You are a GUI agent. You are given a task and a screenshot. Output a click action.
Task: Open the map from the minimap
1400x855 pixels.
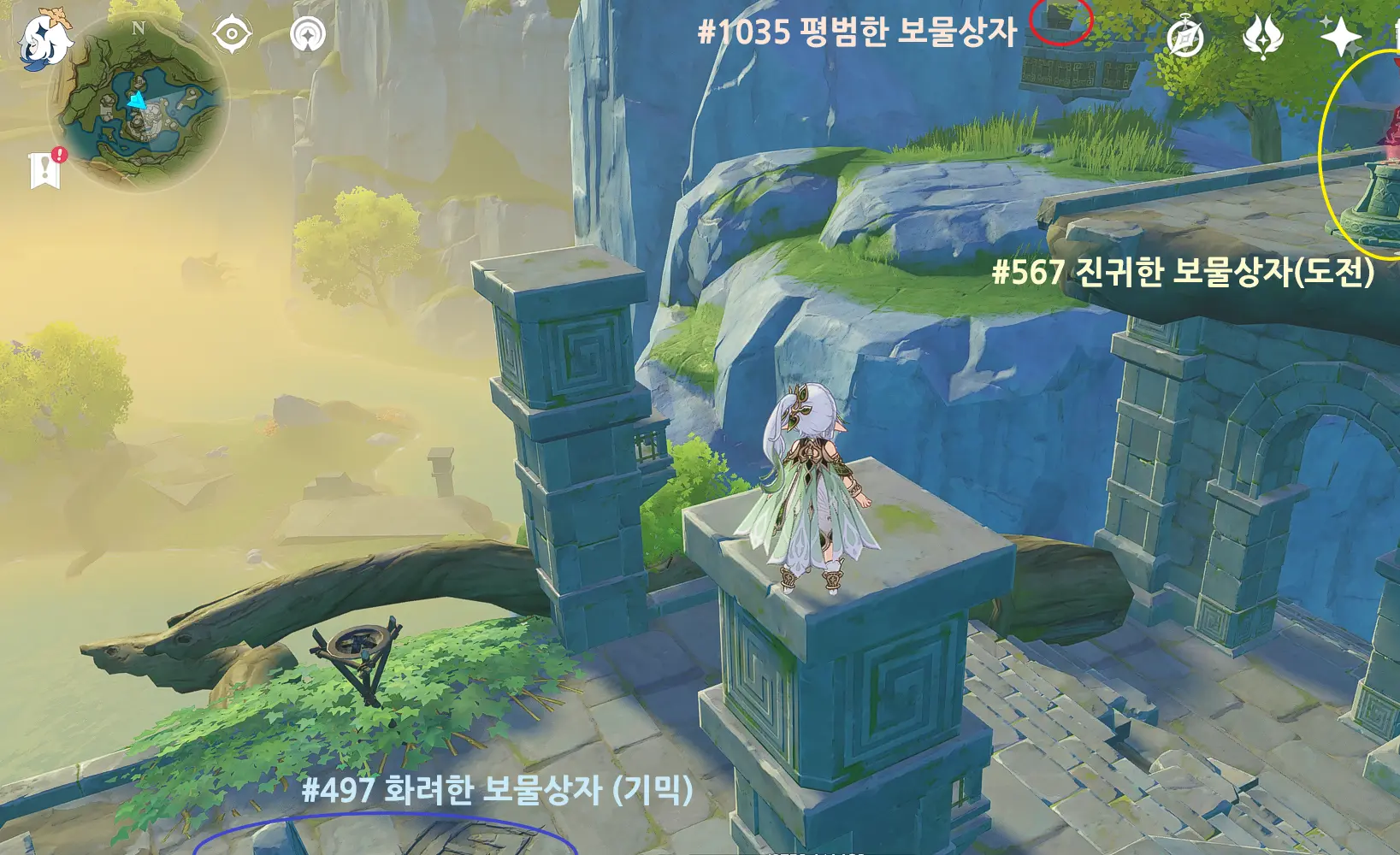139,103
